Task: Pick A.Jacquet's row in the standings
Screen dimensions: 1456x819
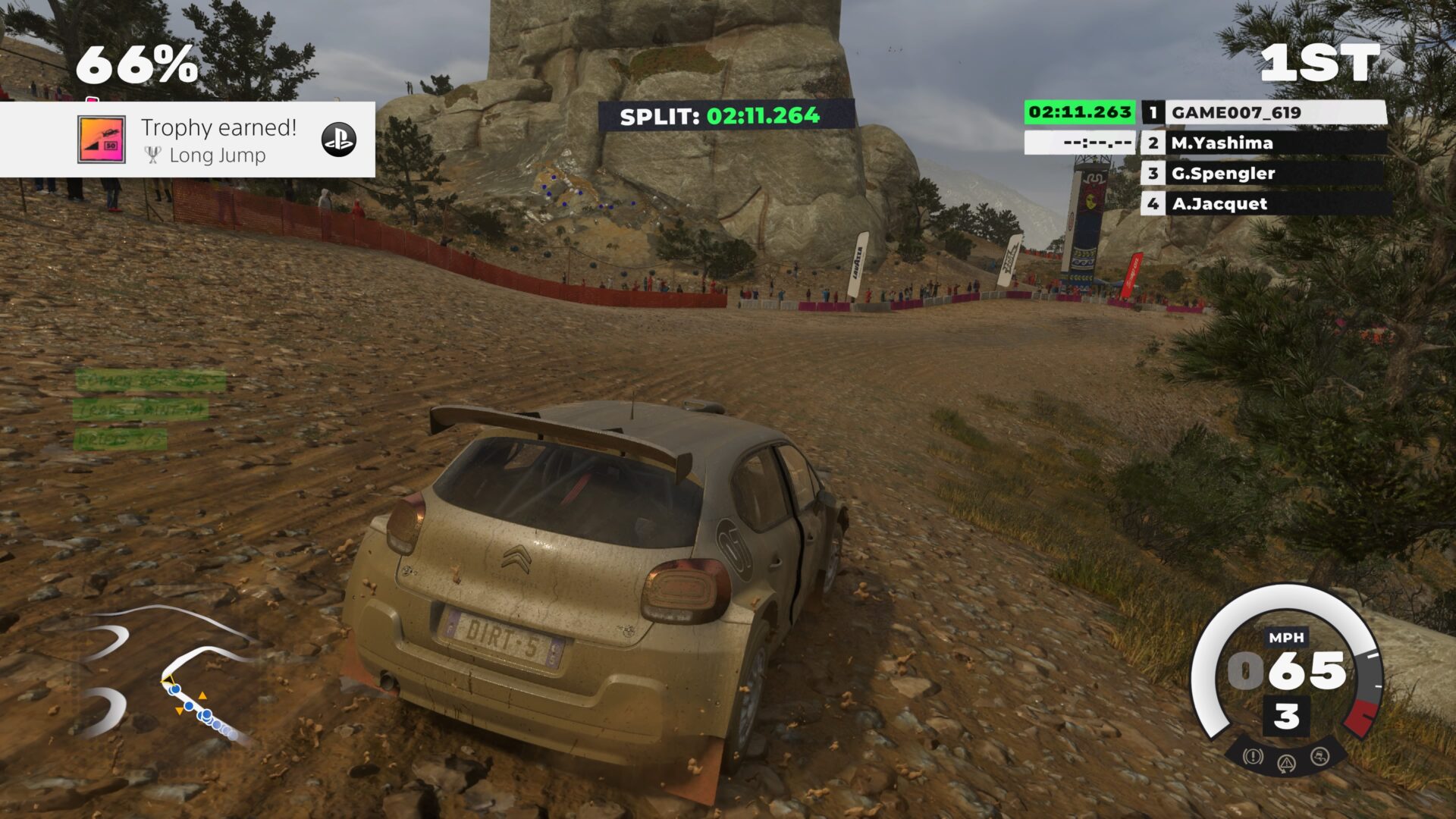Action: coord(1265,203)
